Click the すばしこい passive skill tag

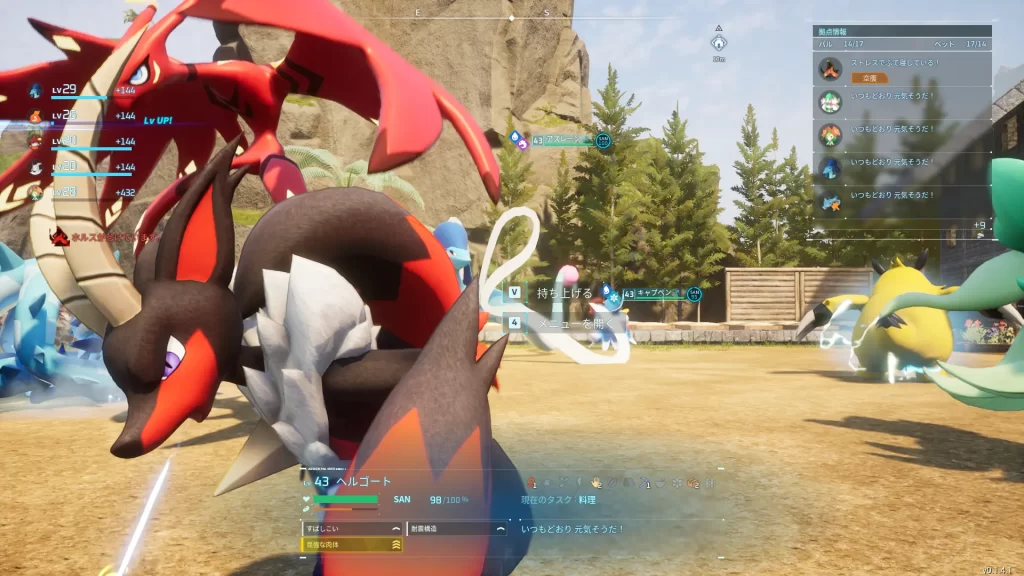(x=352, y=528)
